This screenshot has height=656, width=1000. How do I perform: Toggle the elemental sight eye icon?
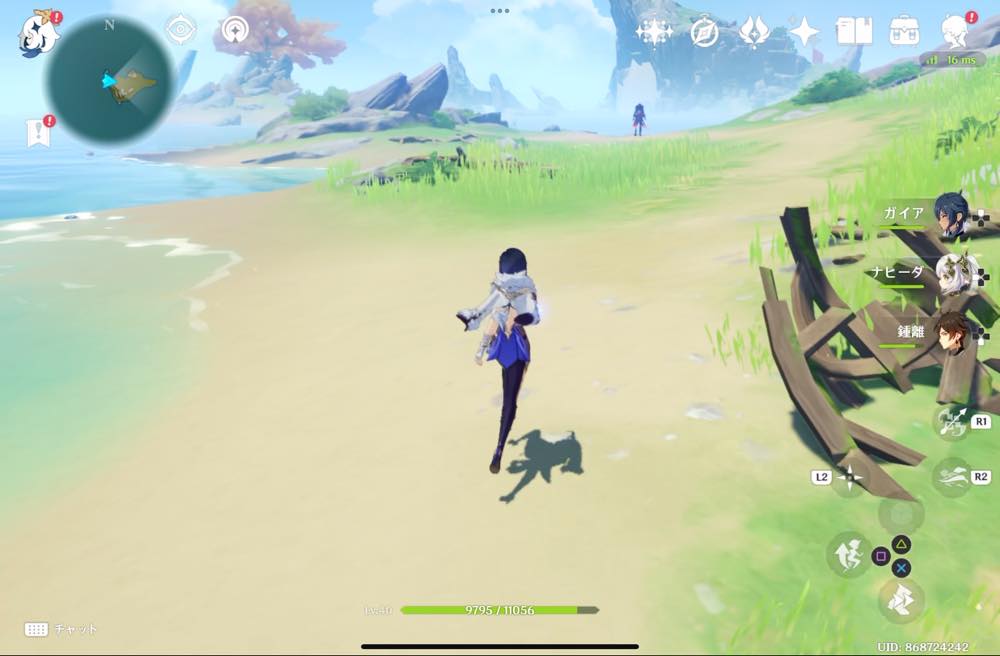[x=180, y=30]
